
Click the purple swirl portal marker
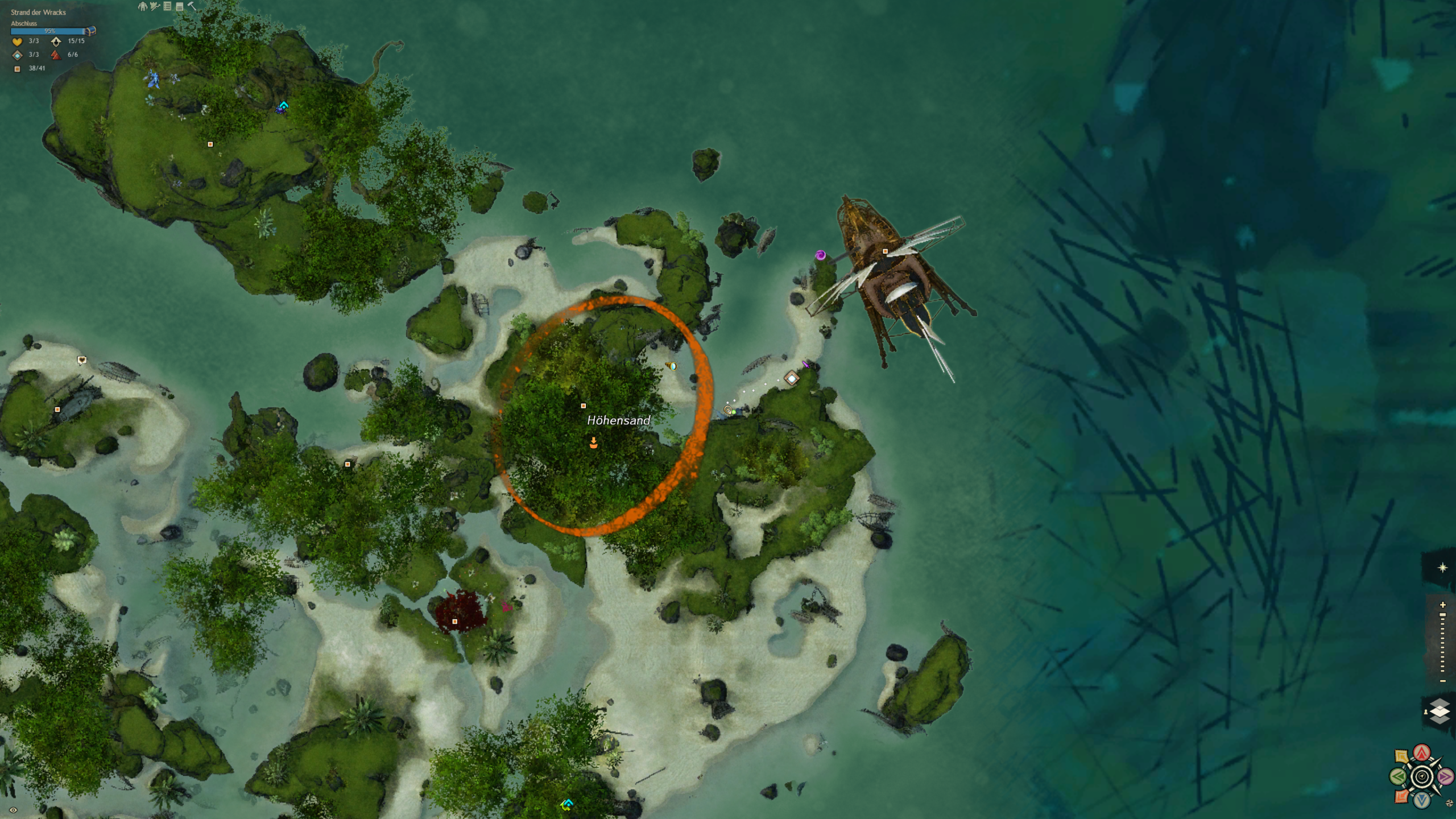(820, 255)
